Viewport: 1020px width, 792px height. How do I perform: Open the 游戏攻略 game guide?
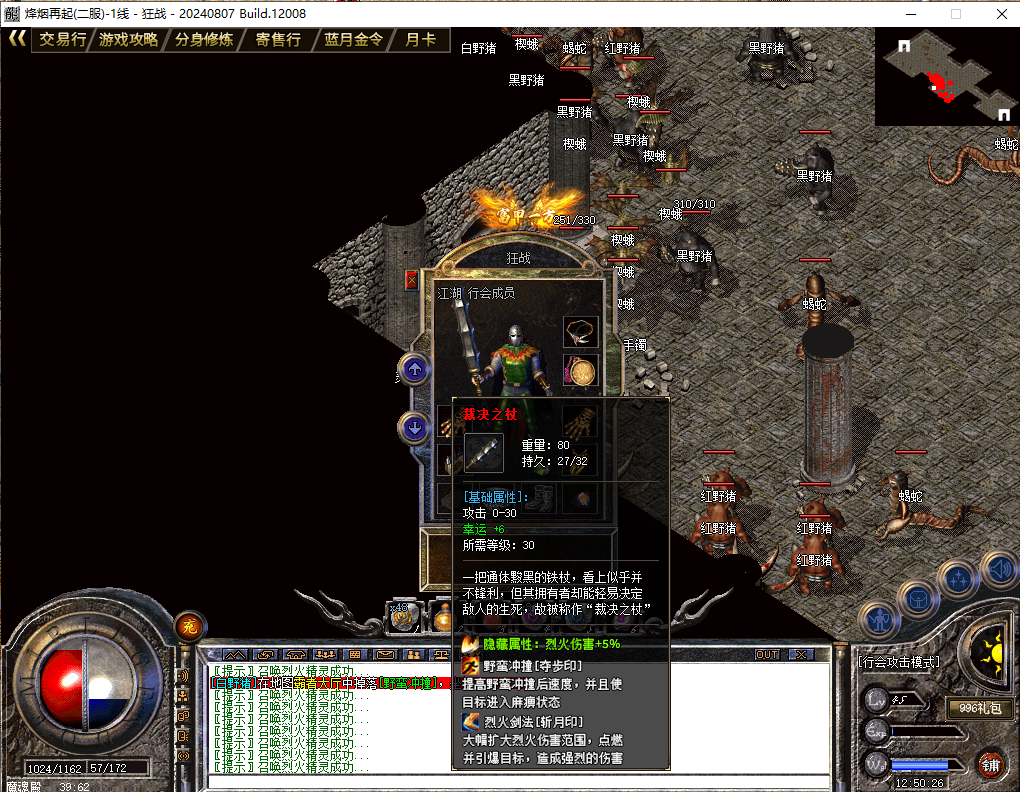(129, 40)
